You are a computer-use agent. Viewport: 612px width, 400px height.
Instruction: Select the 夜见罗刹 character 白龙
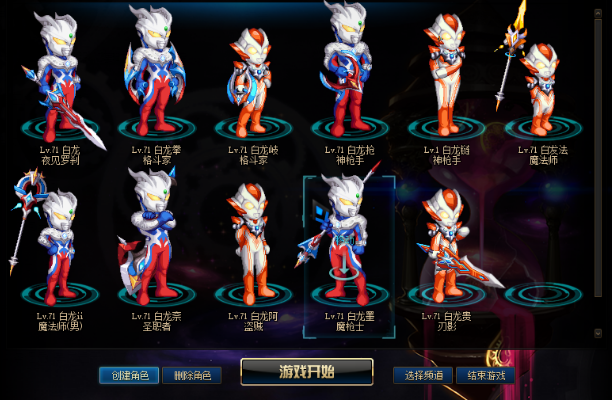(x=60, y=80)
